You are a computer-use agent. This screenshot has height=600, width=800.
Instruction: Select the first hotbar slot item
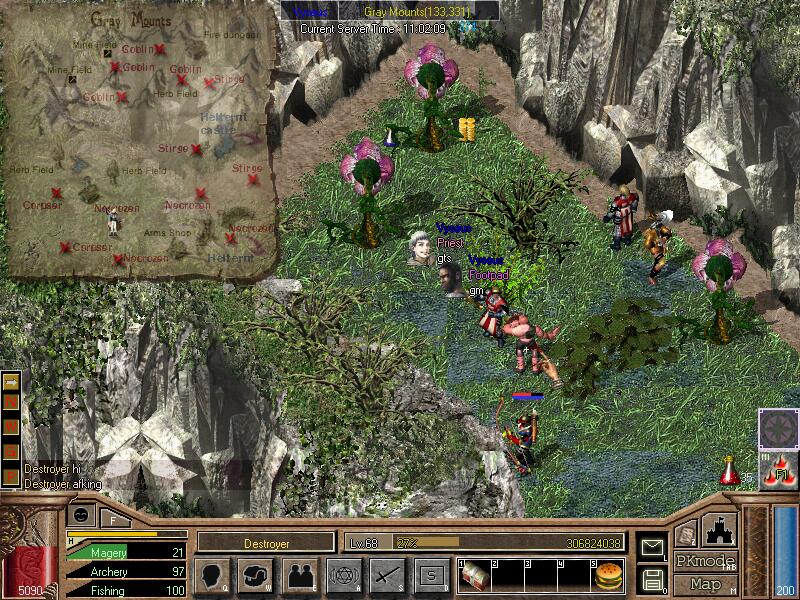(475, 575)
